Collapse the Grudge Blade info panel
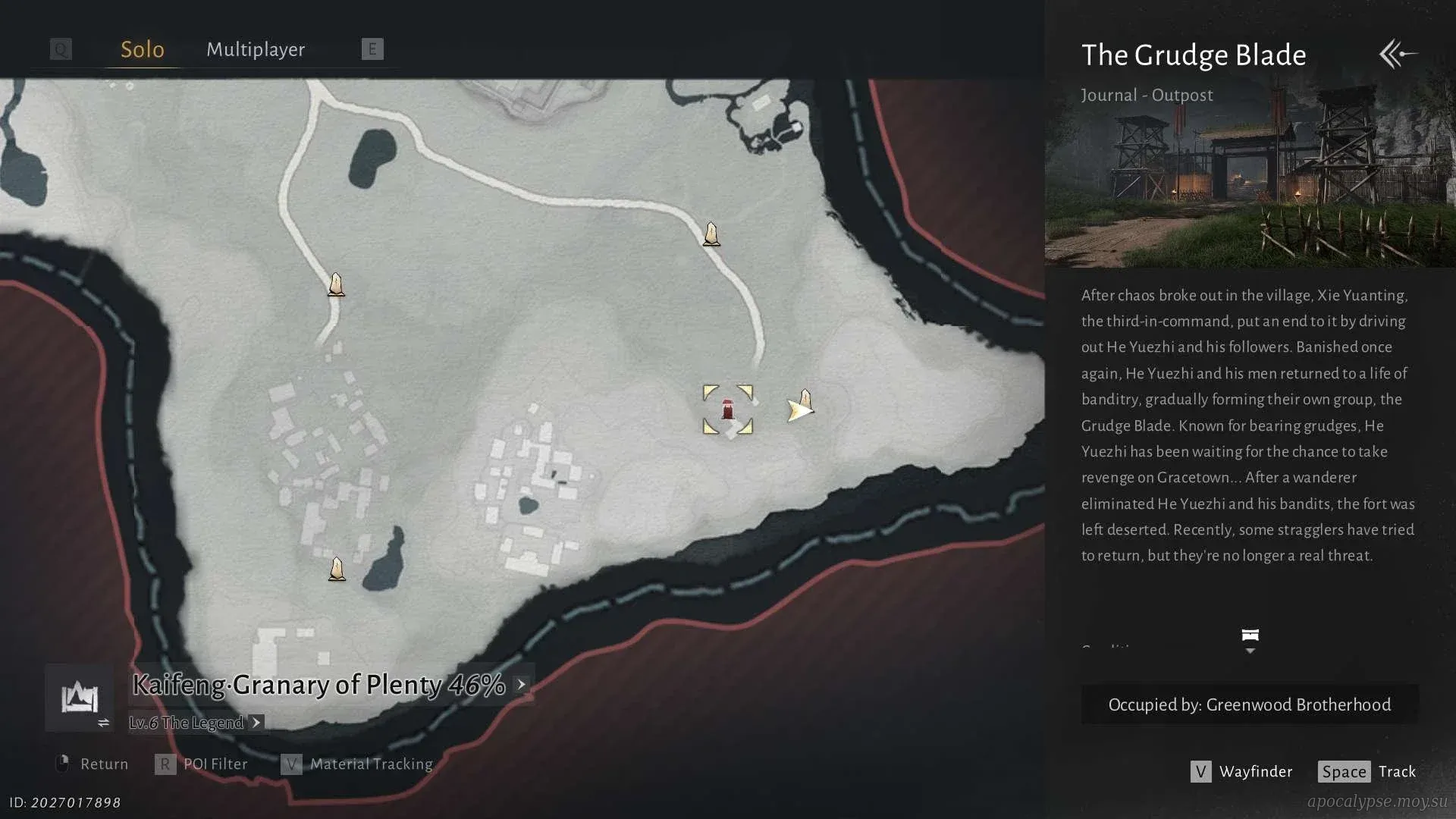This screenshot has width=1456, height=819. (1398, 54)
